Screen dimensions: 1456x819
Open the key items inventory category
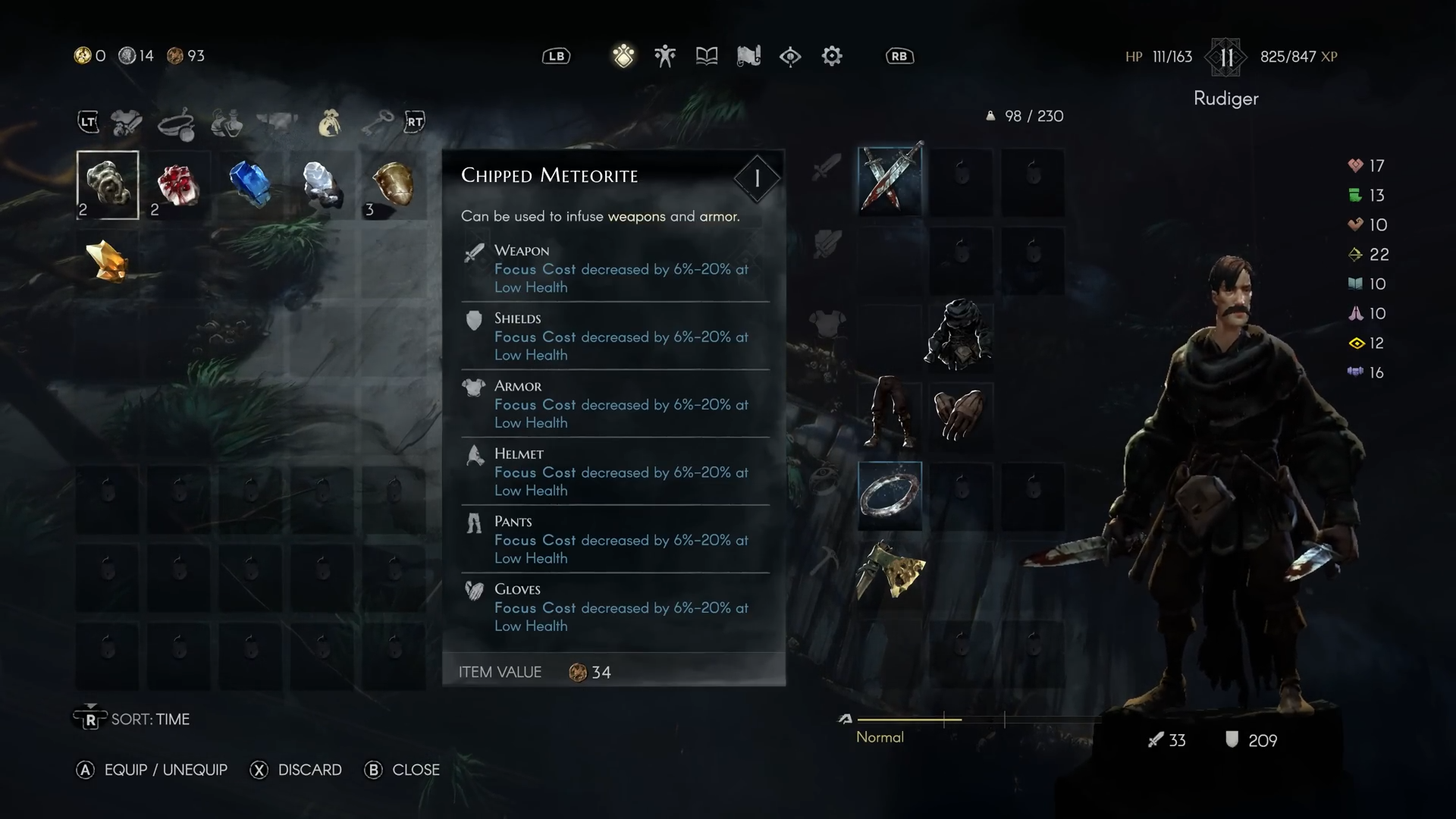click(x=376, y=122)
